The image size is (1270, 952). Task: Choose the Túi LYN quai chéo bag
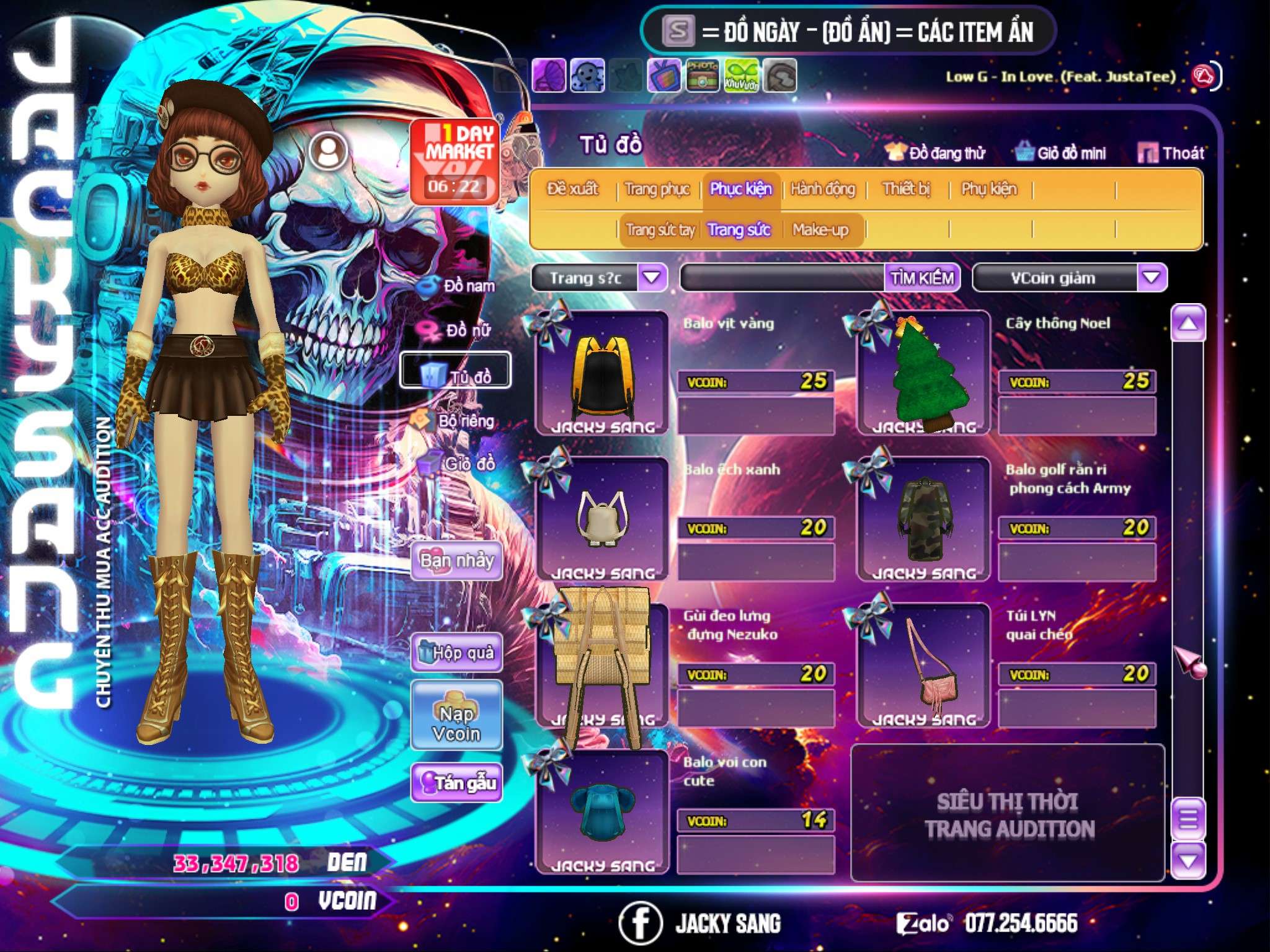[923, 666]
